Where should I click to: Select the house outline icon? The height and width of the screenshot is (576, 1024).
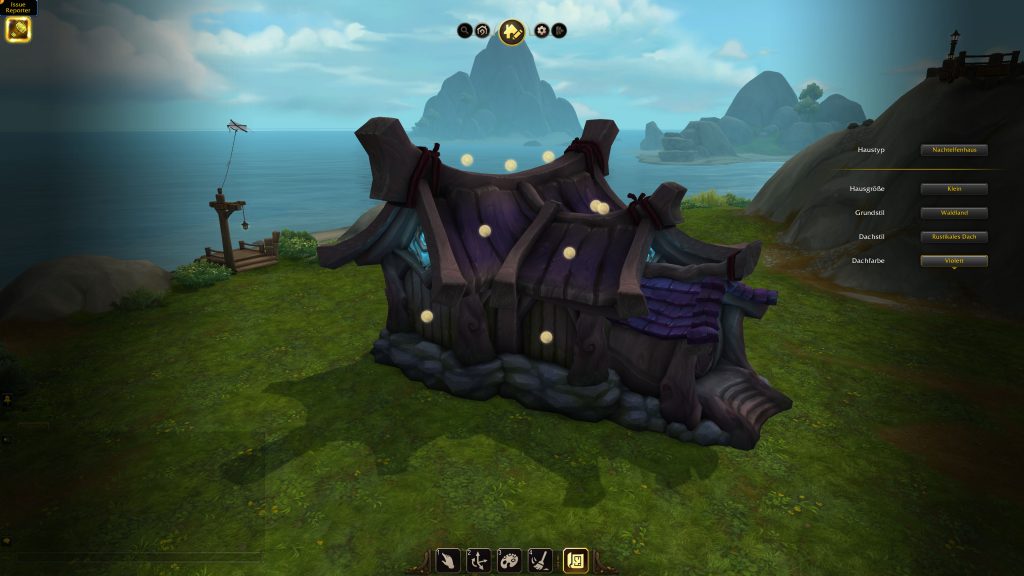[x=483, y=31]
